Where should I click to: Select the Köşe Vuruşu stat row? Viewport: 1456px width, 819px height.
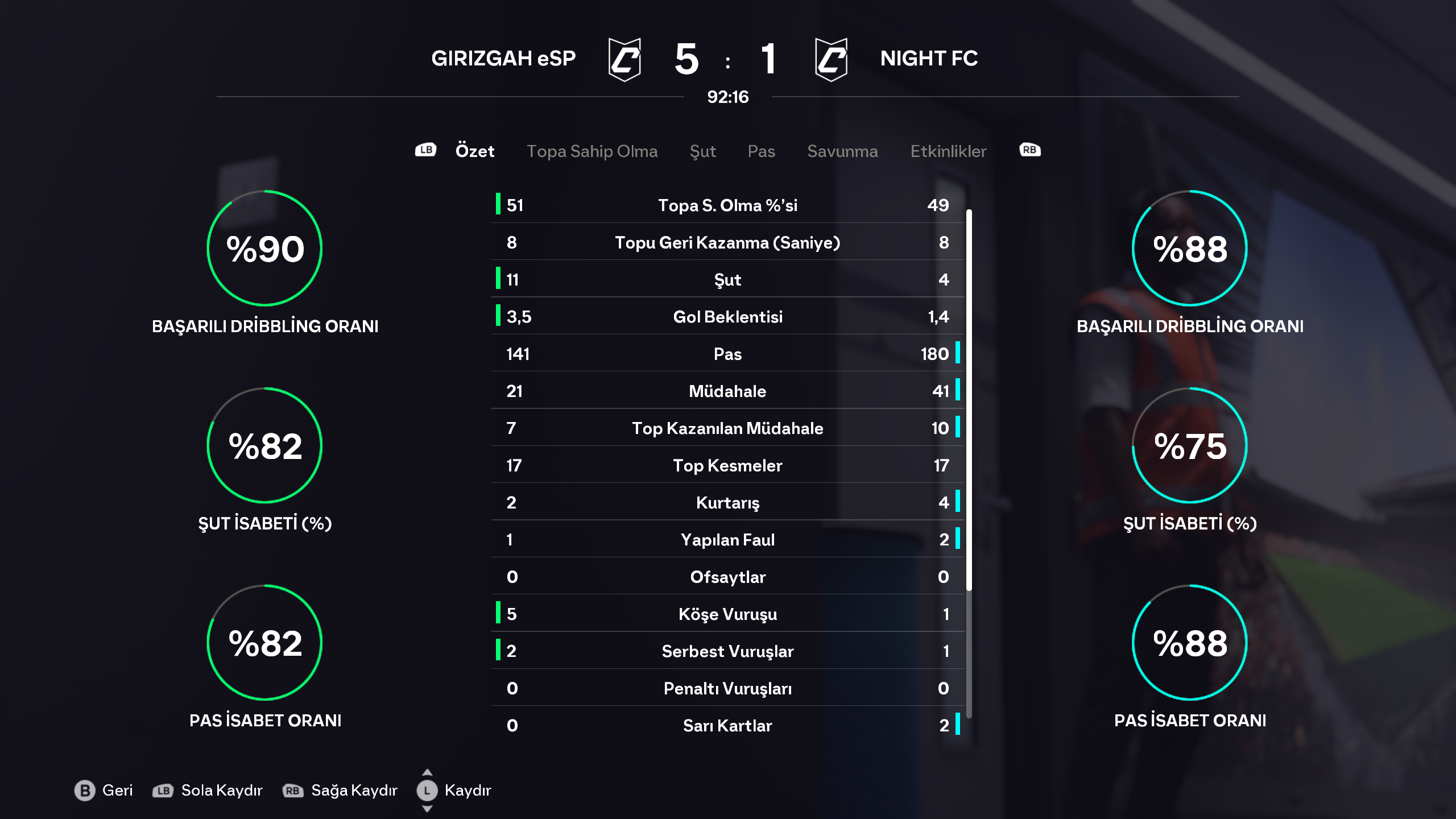(x=727, y=614)
